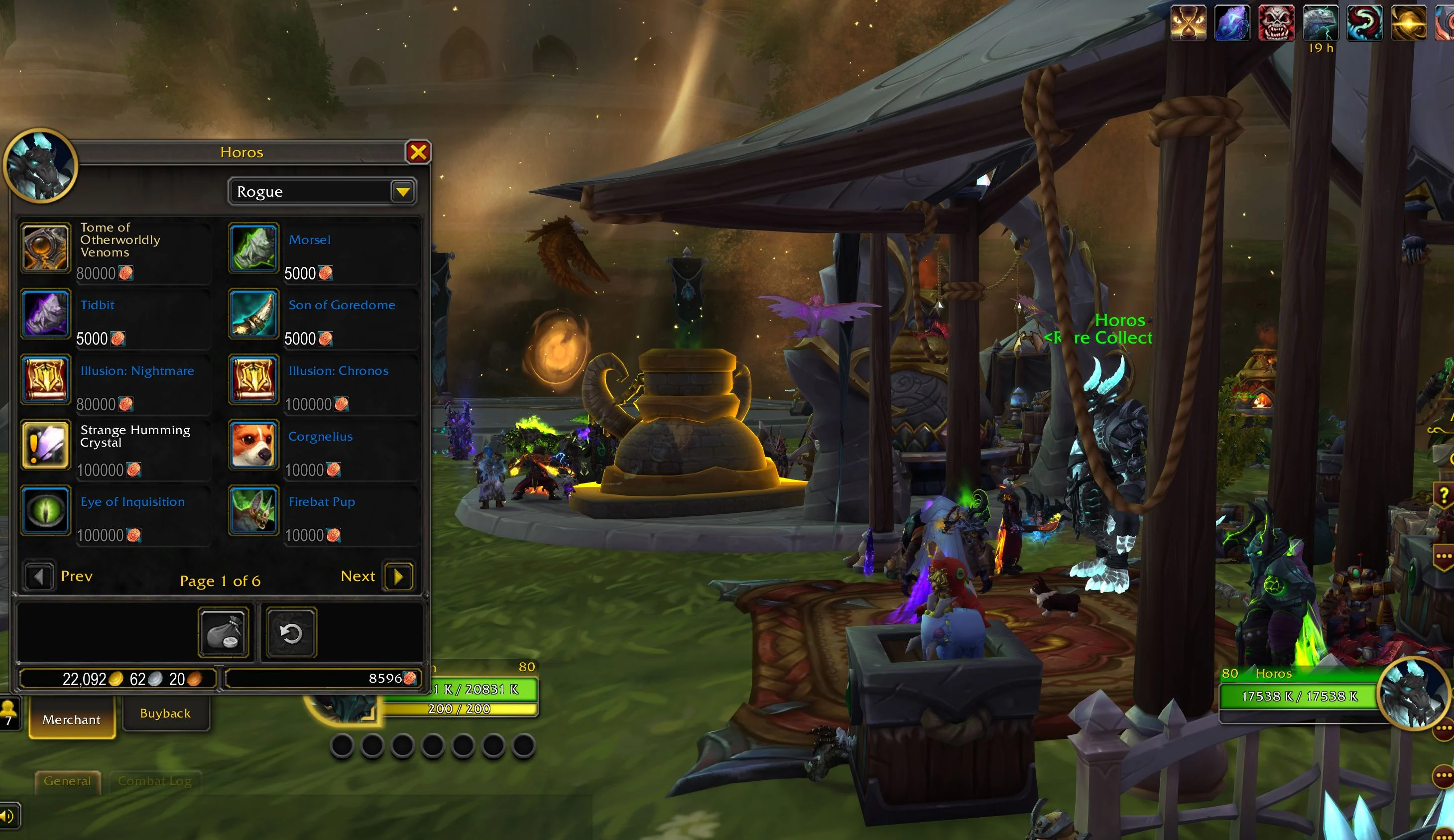Open the Combat Log tab
This screenshot has width=1454, height=840.
coord(154,781)
